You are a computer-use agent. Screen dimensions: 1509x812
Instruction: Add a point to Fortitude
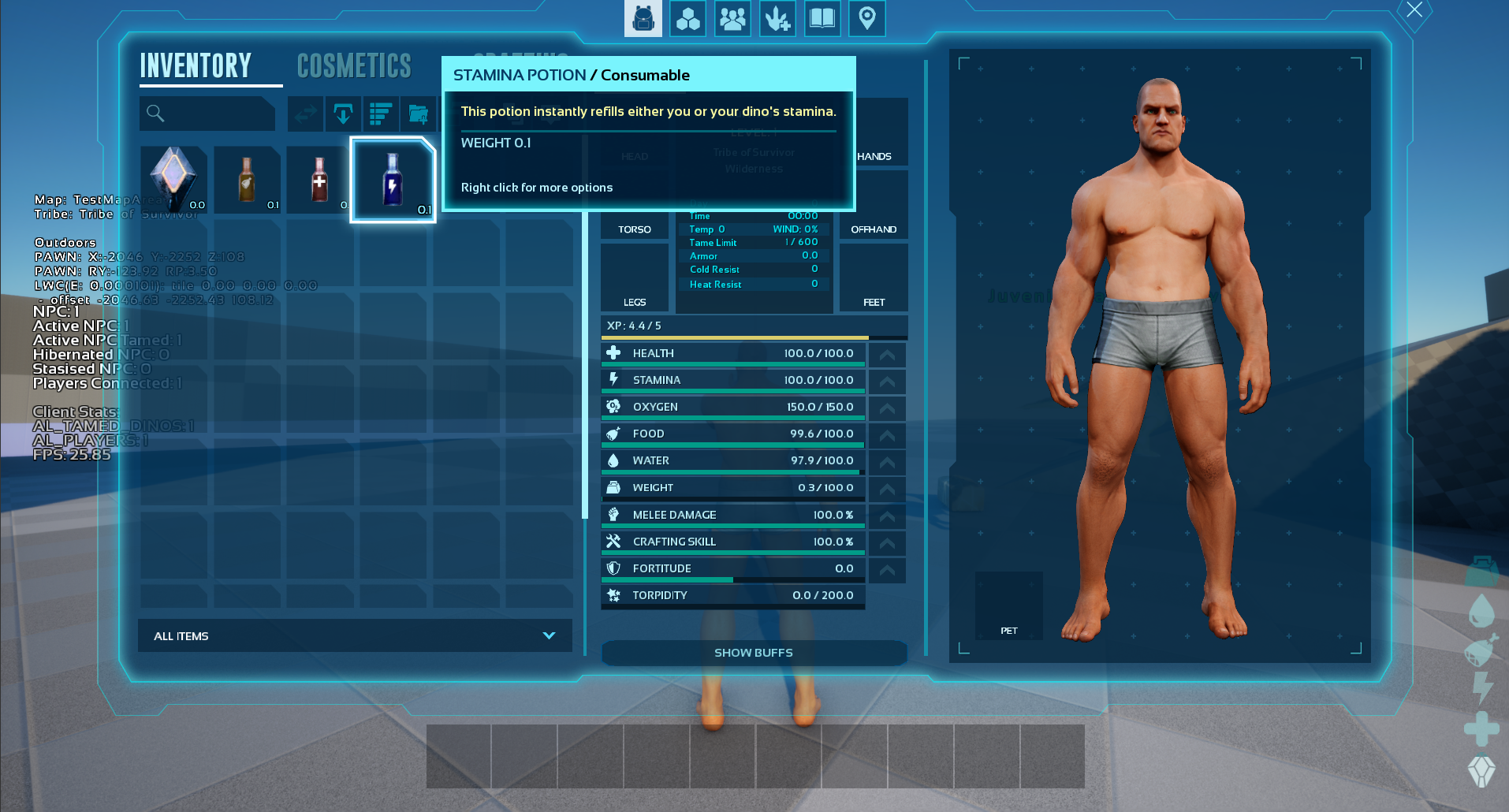coord(887,570)
